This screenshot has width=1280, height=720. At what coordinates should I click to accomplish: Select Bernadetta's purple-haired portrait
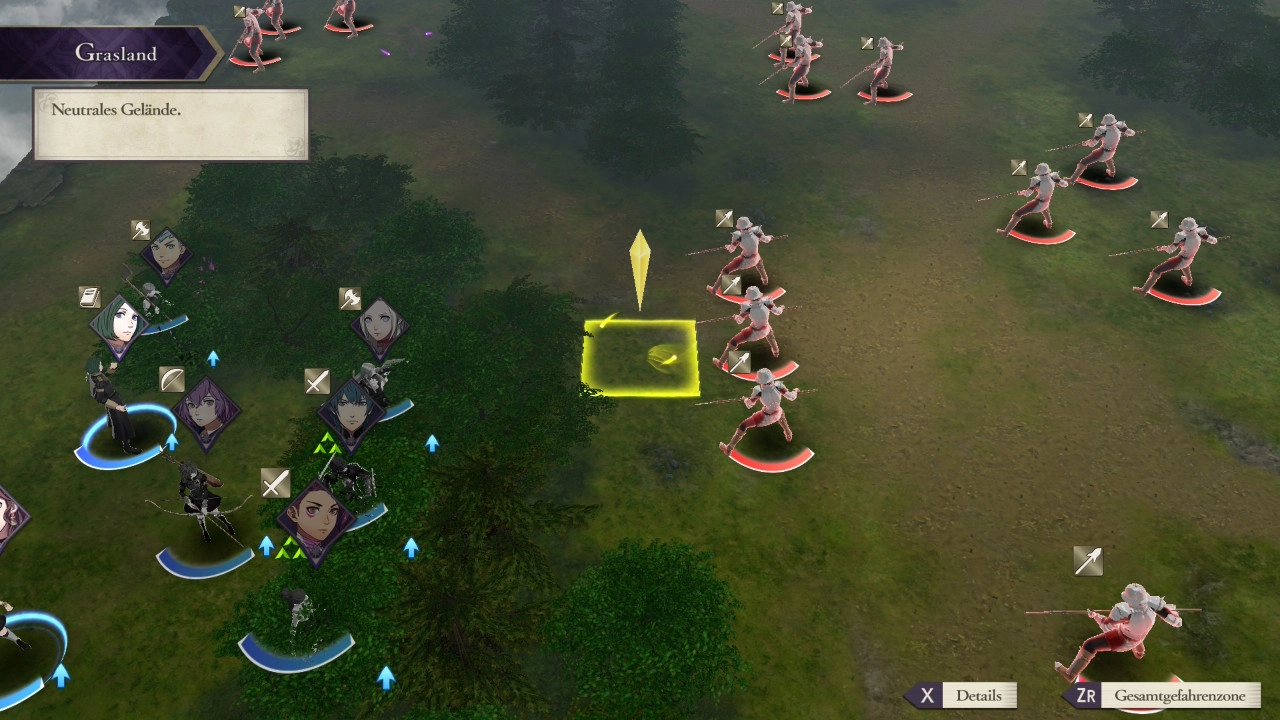tap(207, 412)
